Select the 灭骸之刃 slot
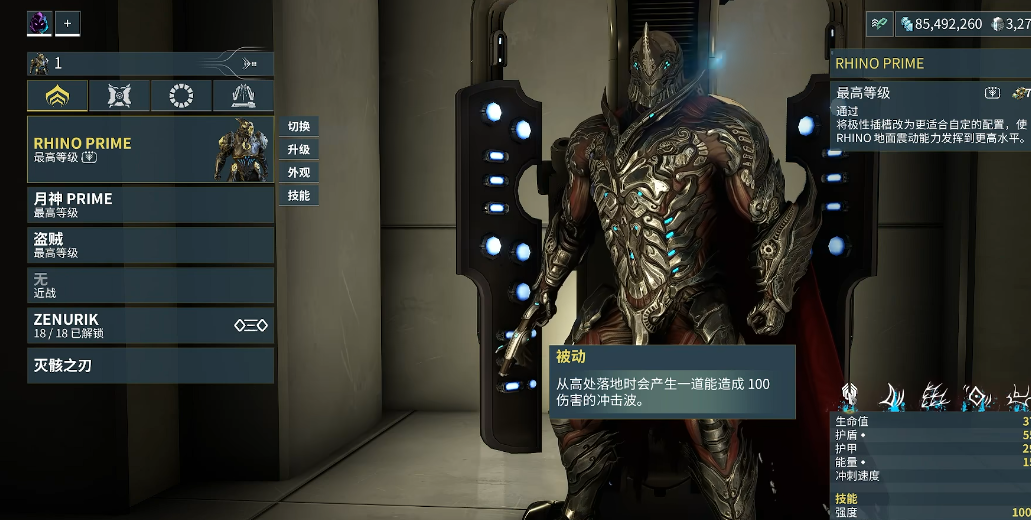Viewport: 1031px width, 520px height. [150, 365]
